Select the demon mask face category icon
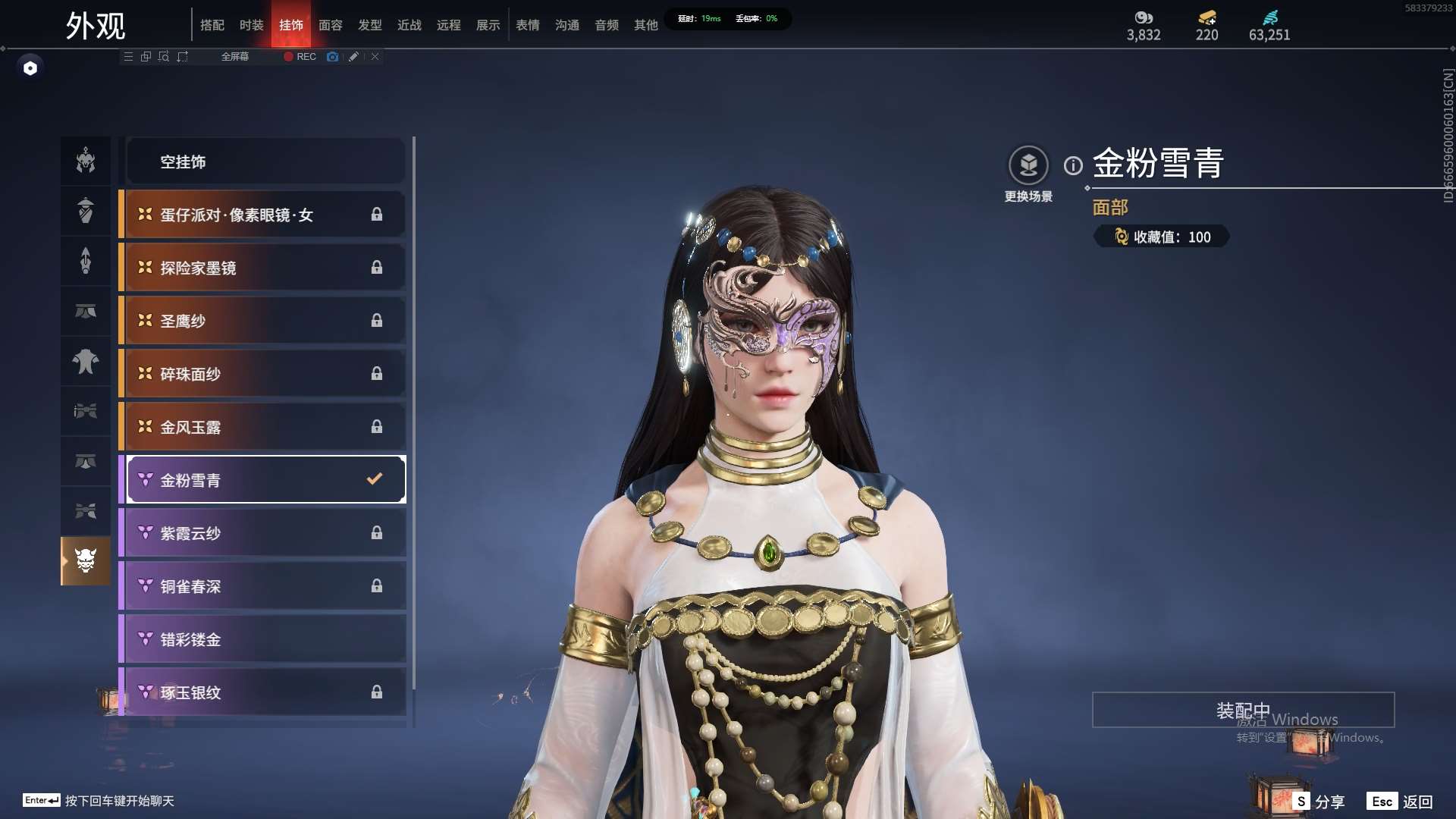1456x819 pixels. click(x=86, y=561)
